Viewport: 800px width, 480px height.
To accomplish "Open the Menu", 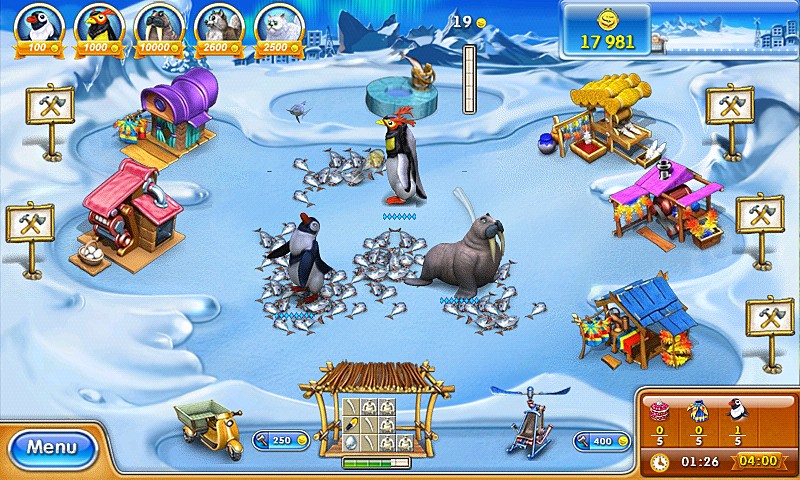I will point(51,447).
